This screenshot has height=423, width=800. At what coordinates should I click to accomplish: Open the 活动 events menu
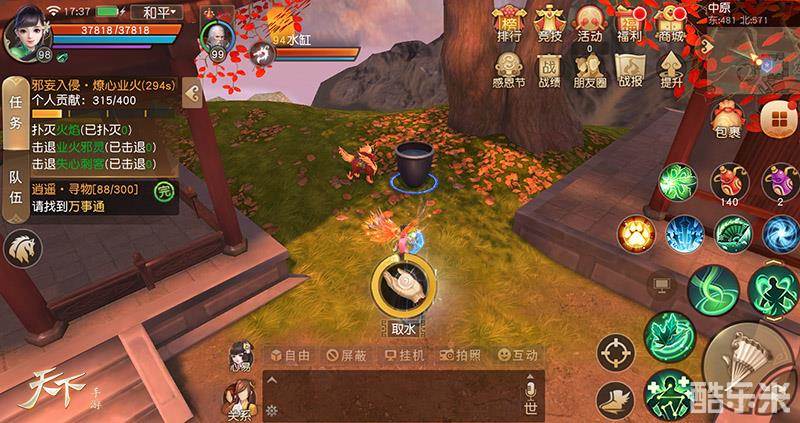(589, 24)
